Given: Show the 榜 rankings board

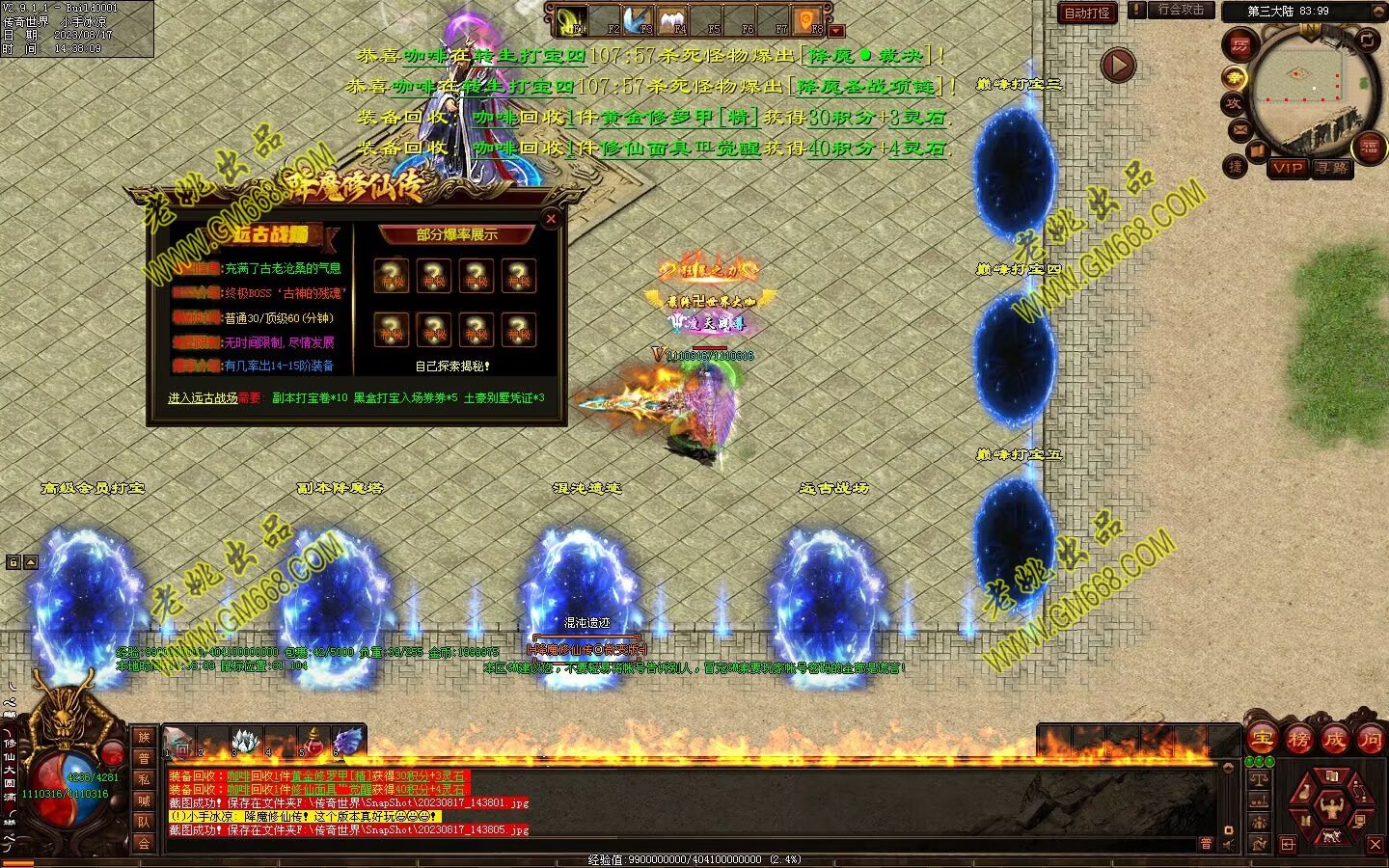Looking at the screenshot, I should [x=1298, y=740].
